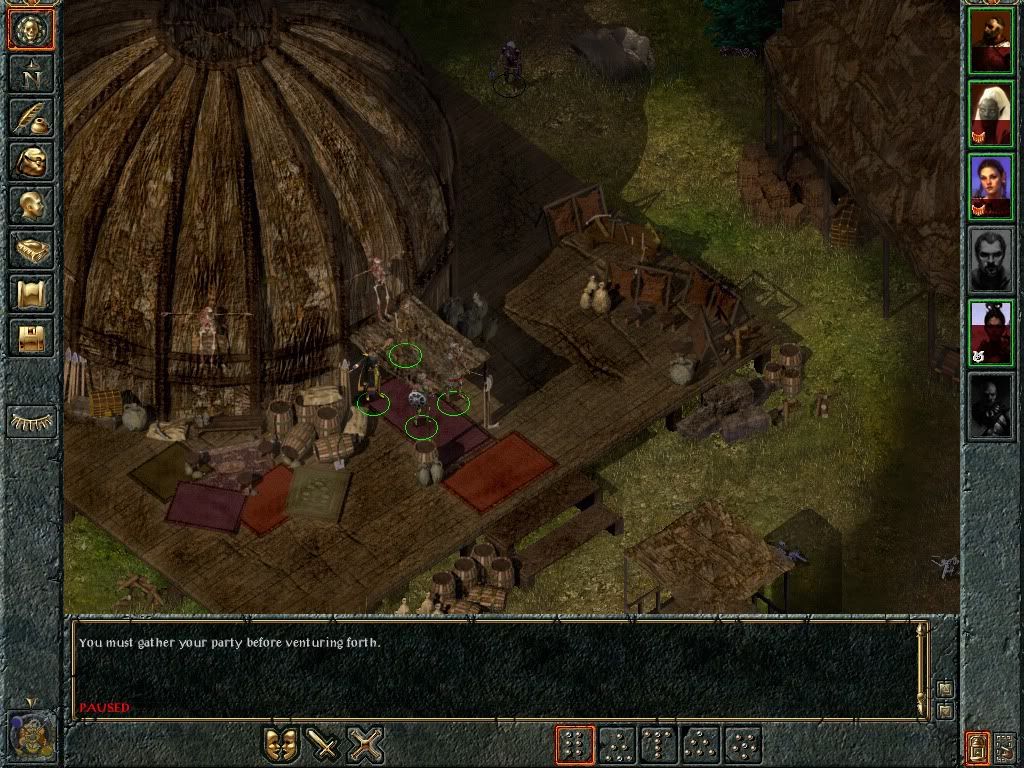The height and width of the screenshot is (768, 1024).
Task: Select the greyed-out bearded man portrait
Action: tap(991, 260)
